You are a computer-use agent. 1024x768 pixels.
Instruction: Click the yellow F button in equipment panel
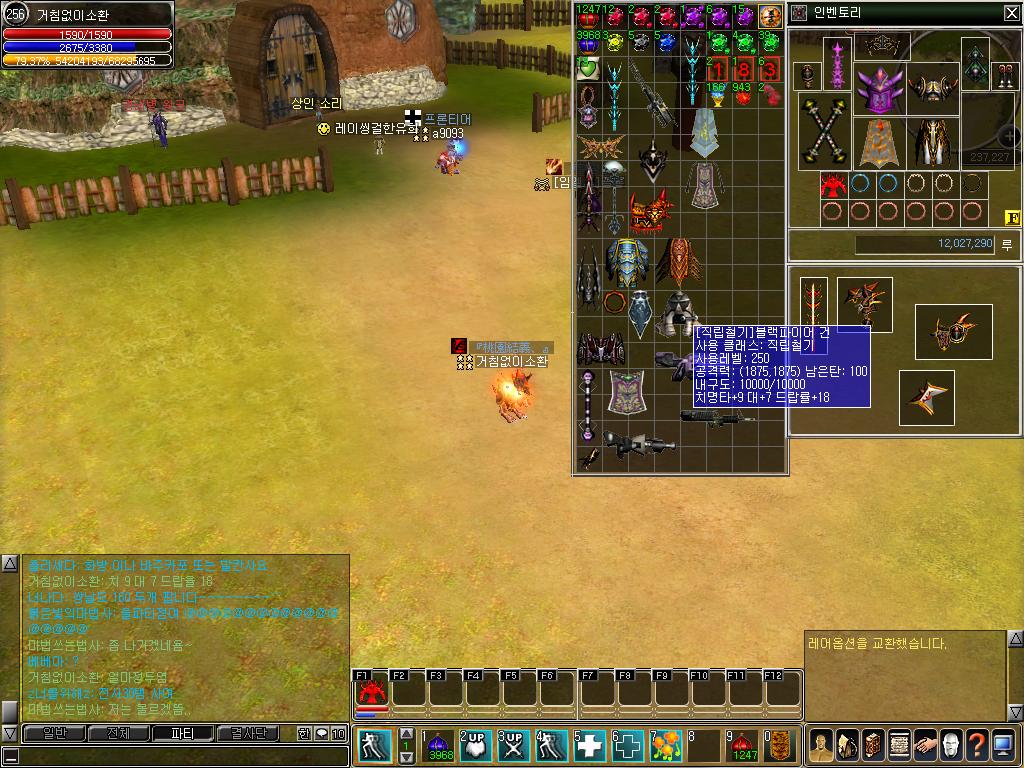tap(1011, 217)
